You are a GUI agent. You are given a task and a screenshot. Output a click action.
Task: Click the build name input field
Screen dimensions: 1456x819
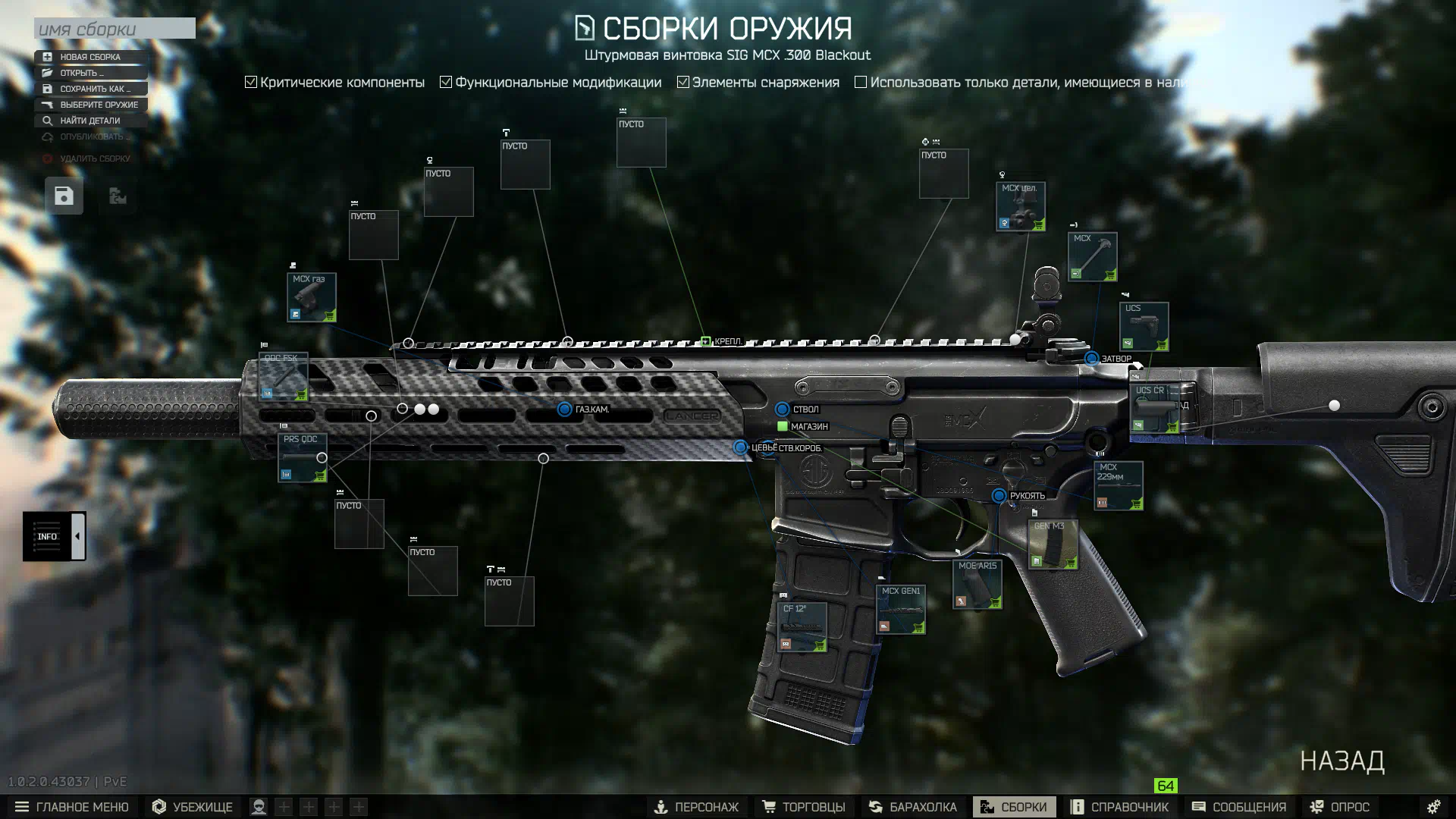click(115, 29)
